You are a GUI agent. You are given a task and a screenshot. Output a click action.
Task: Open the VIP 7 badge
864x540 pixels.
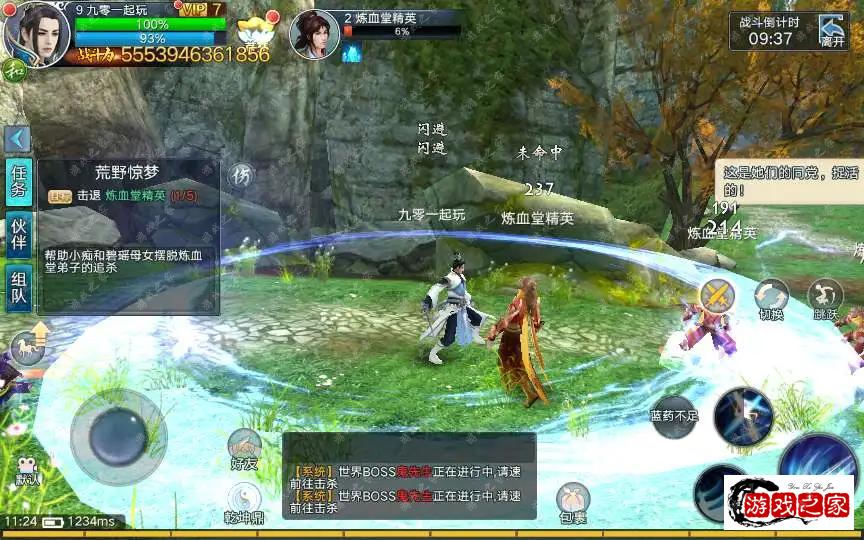[205, 9]
